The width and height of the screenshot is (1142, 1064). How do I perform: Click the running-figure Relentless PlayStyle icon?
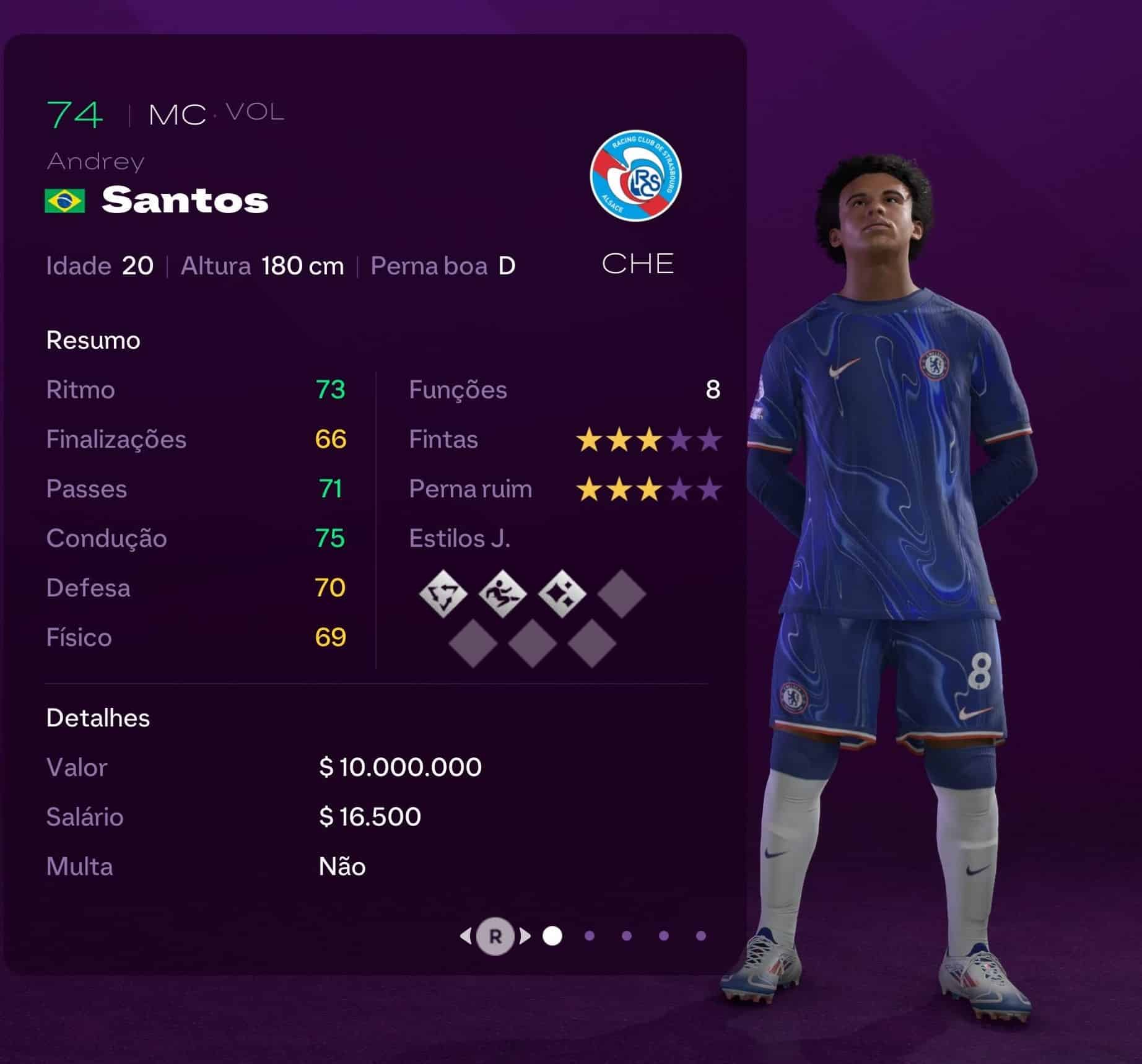click(x=503, y=595)
